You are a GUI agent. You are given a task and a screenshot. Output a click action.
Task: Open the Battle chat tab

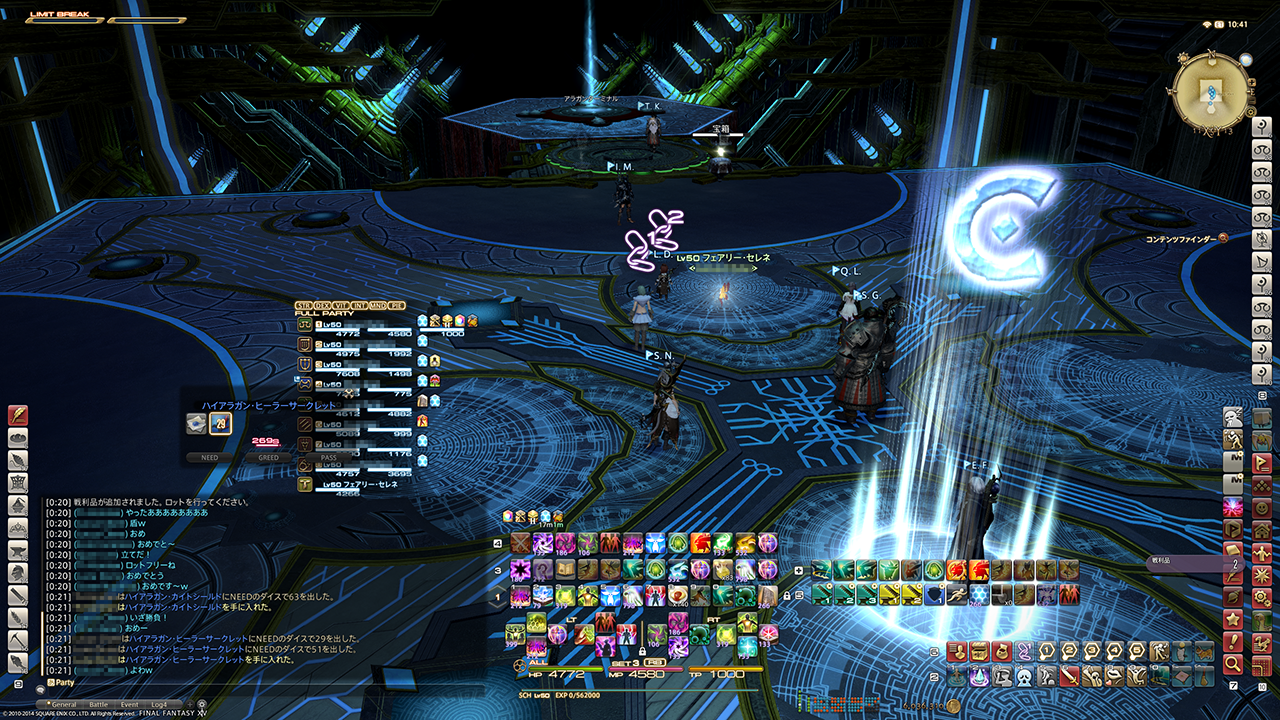pos(98,705)
